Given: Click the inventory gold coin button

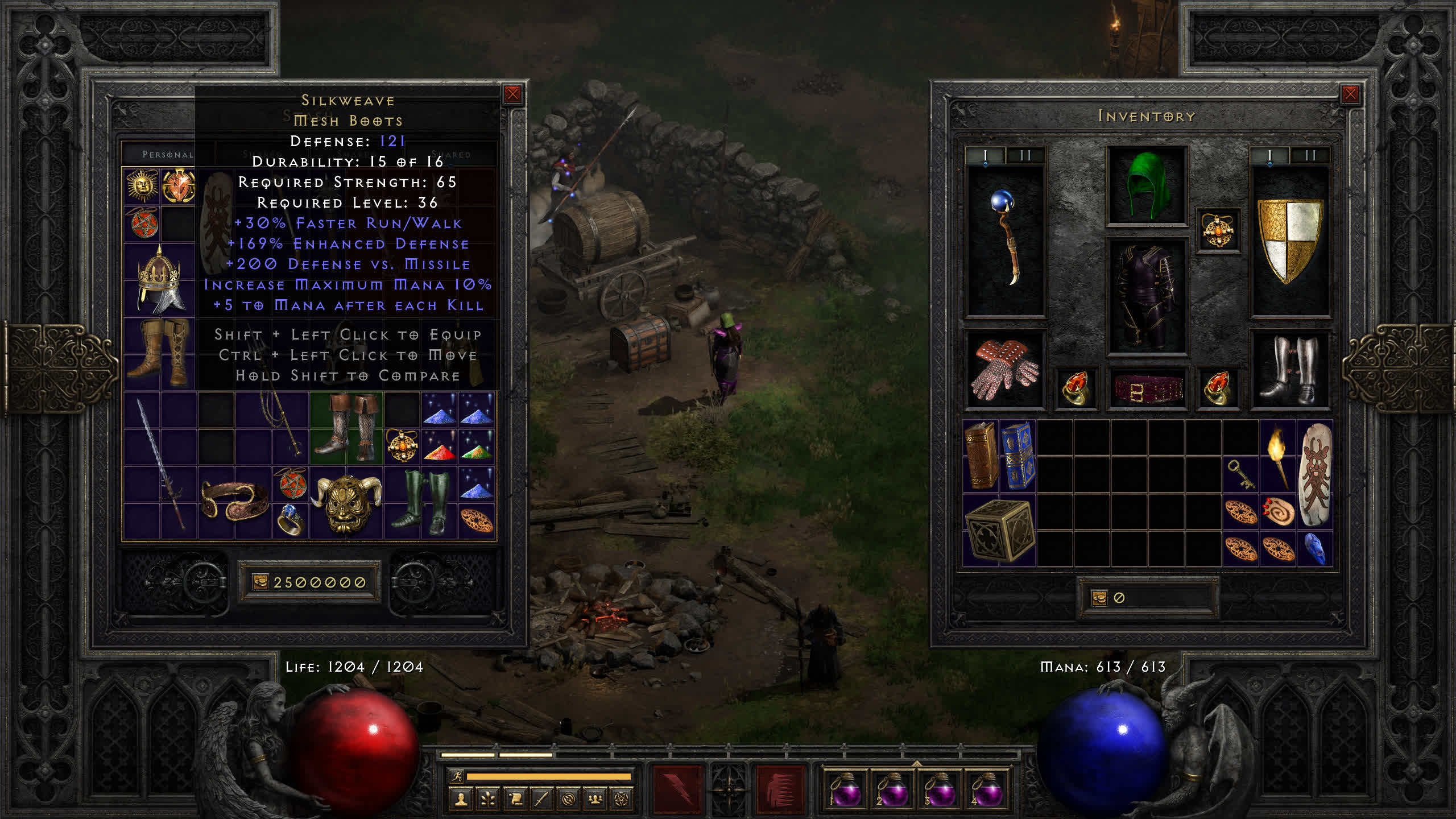Looking at the screenshot, I should (1099, 598).
